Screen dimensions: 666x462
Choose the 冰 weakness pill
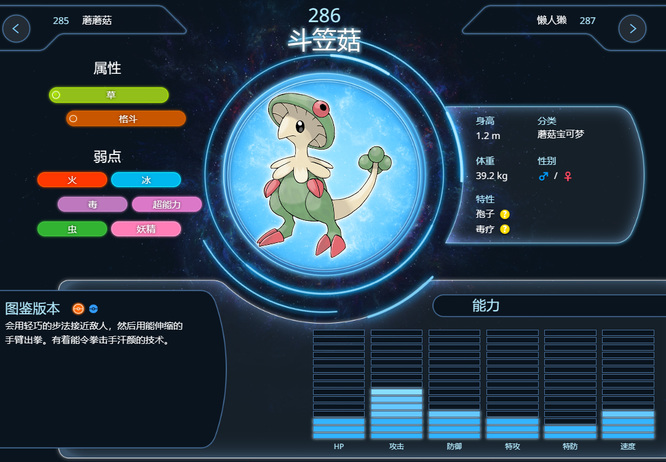(x=146, y=180)
